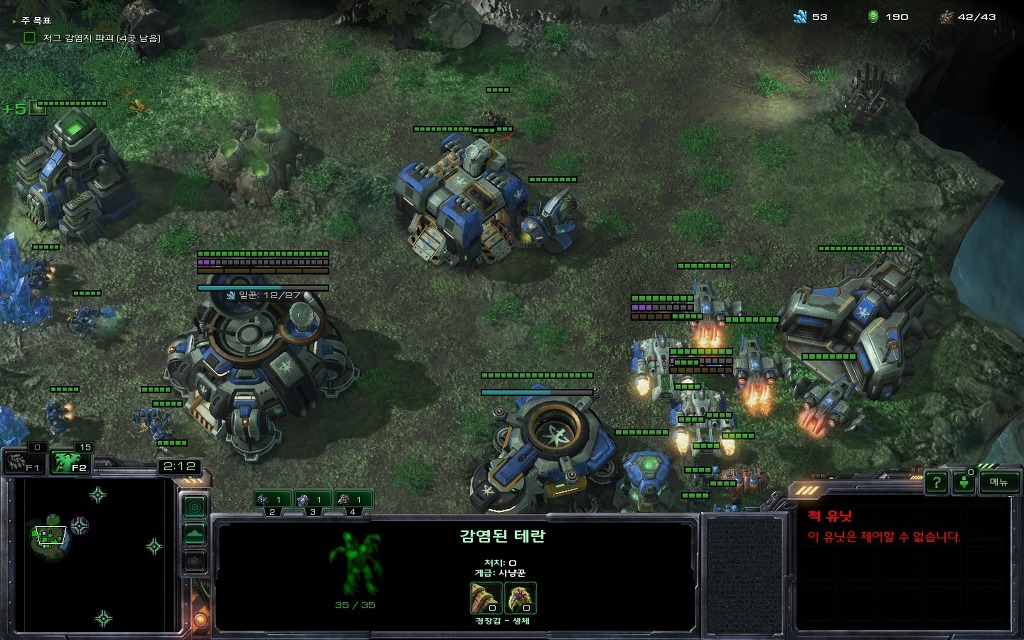
Task: Click the infested Terran green wireframe portrait
Action: pos(353,563)
